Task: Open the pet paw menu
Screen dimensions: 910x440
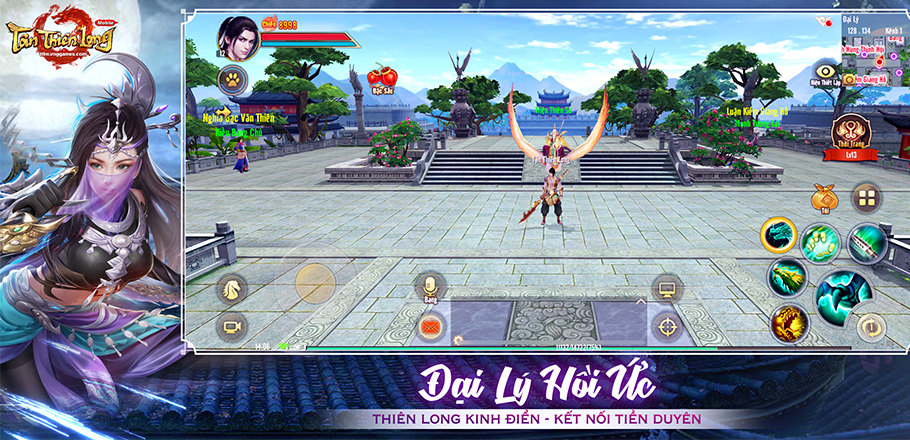Action: coord(232,78)
